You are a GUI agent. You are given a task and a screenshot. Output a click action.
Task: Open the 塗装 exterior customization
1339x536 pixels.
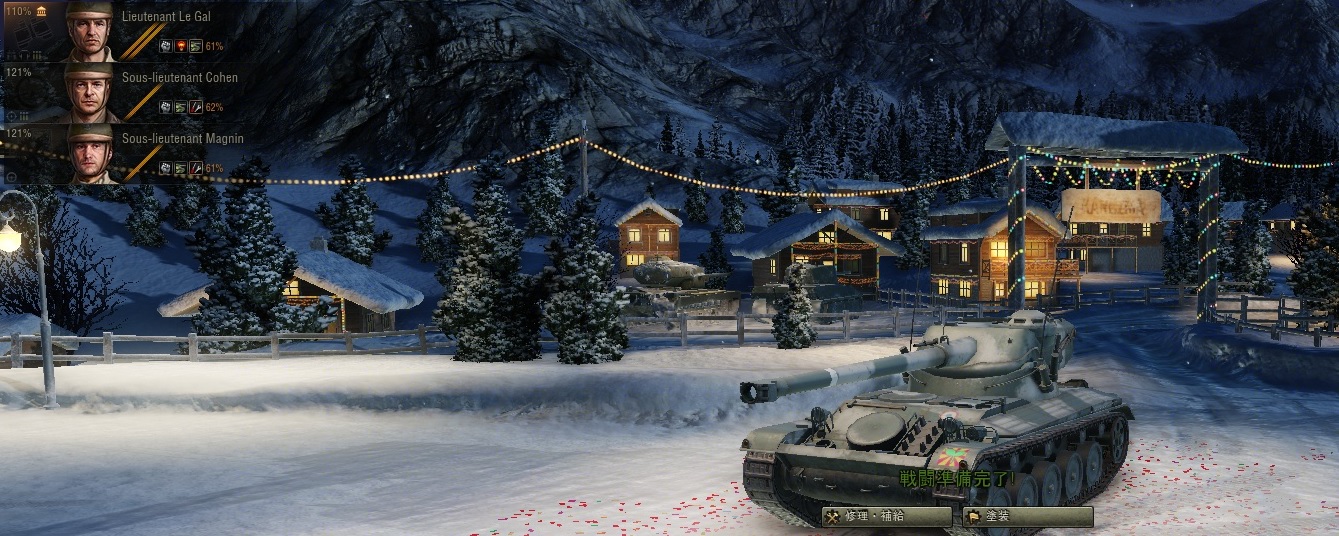(x=1027, y=517)
